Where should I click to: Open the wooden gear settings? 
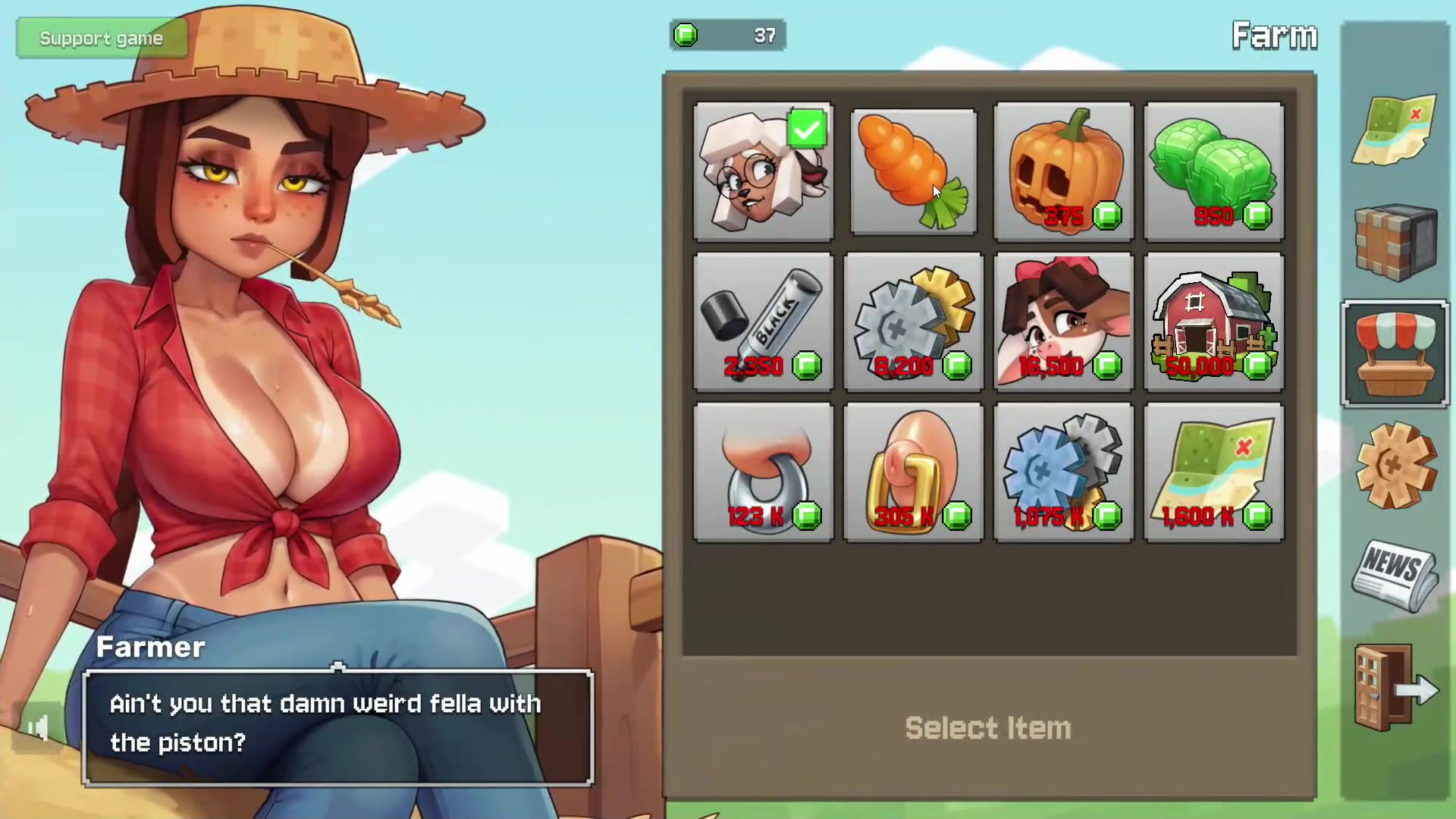1395,465
